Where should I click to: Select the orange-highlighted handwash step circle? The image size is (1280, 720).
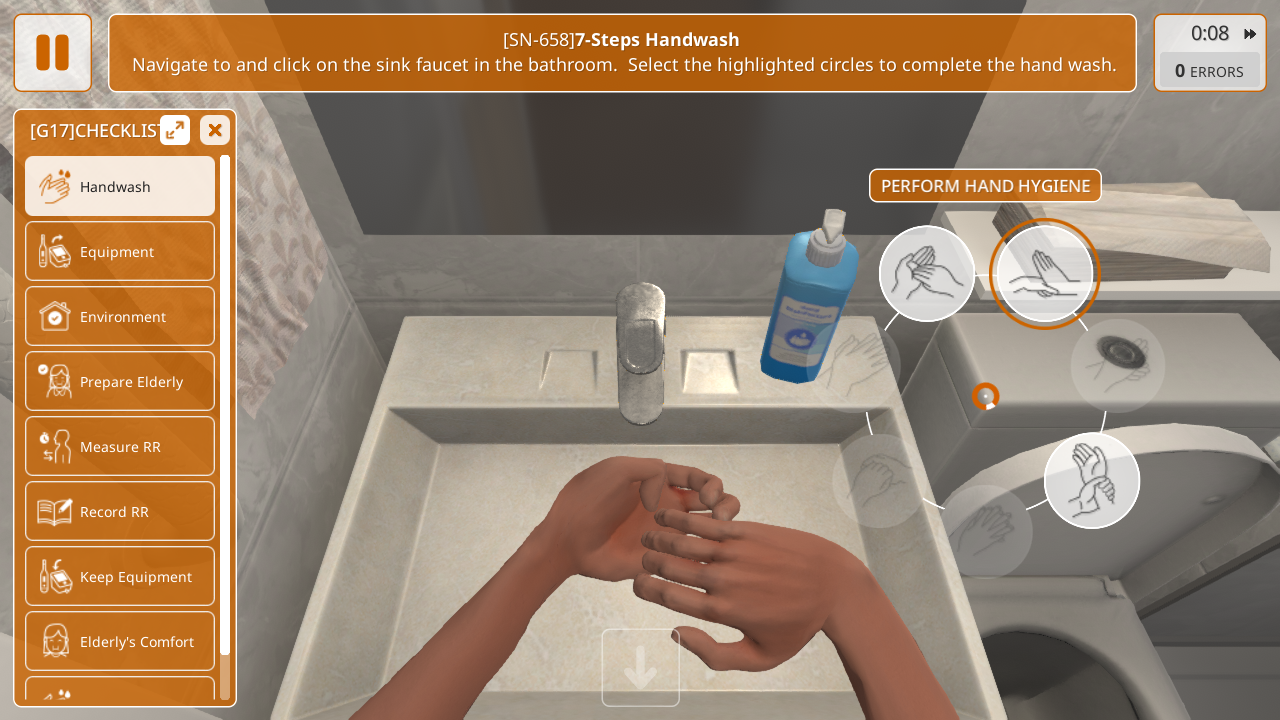coord(1044,273)
